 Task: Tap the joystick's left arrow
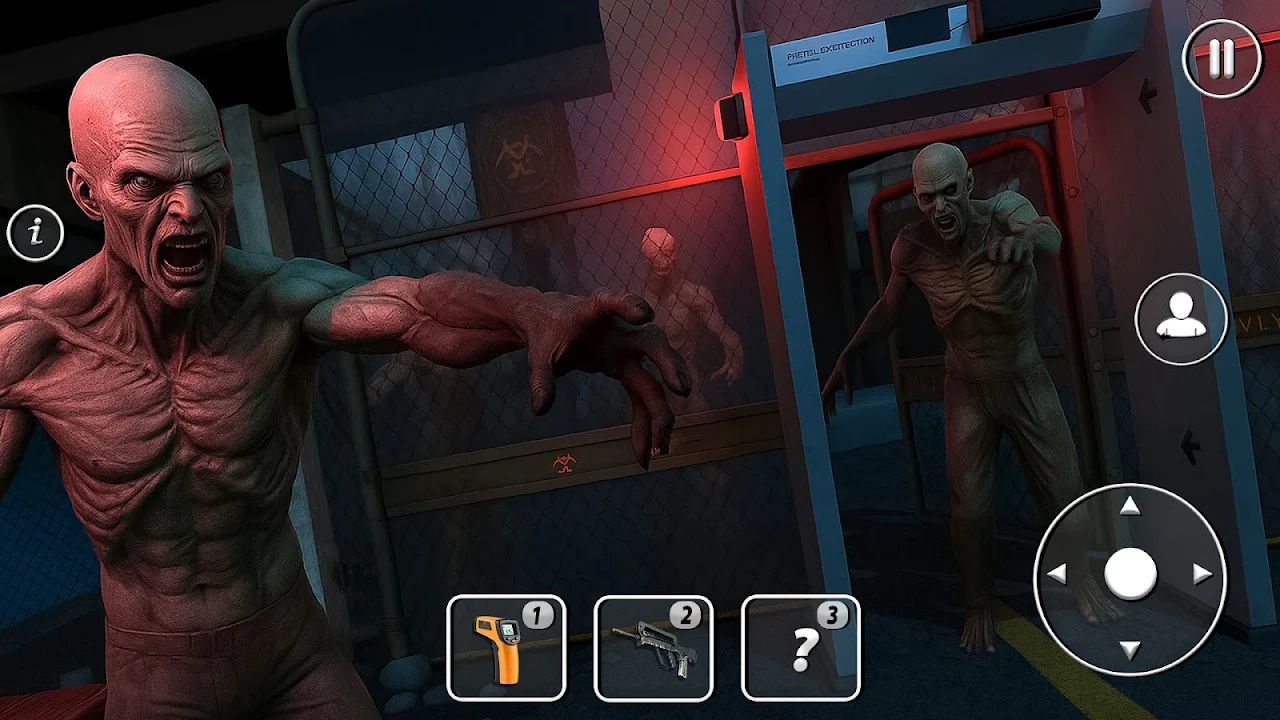tap(1056, 575)
